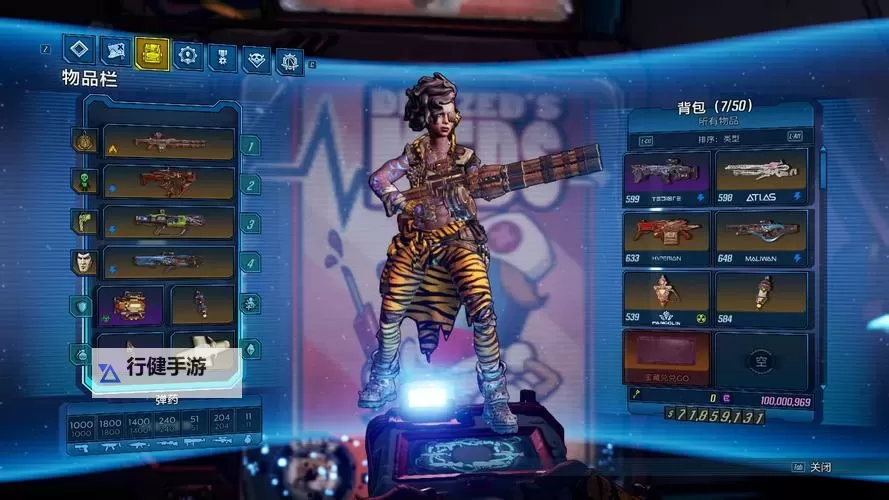
Task: Change the backpack sort order by type
Action: point(725,139)
